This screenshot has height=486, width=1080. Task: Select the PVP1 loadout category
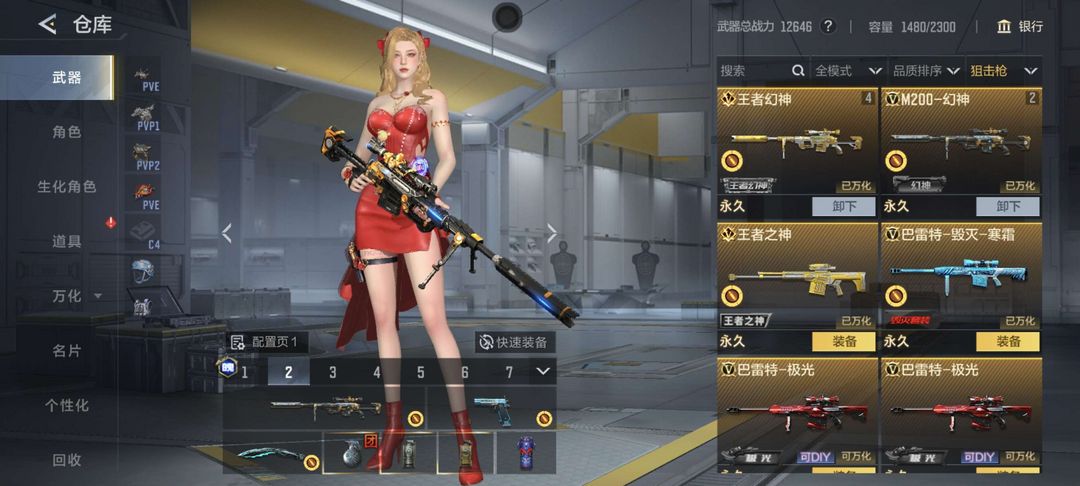point(147,118)
